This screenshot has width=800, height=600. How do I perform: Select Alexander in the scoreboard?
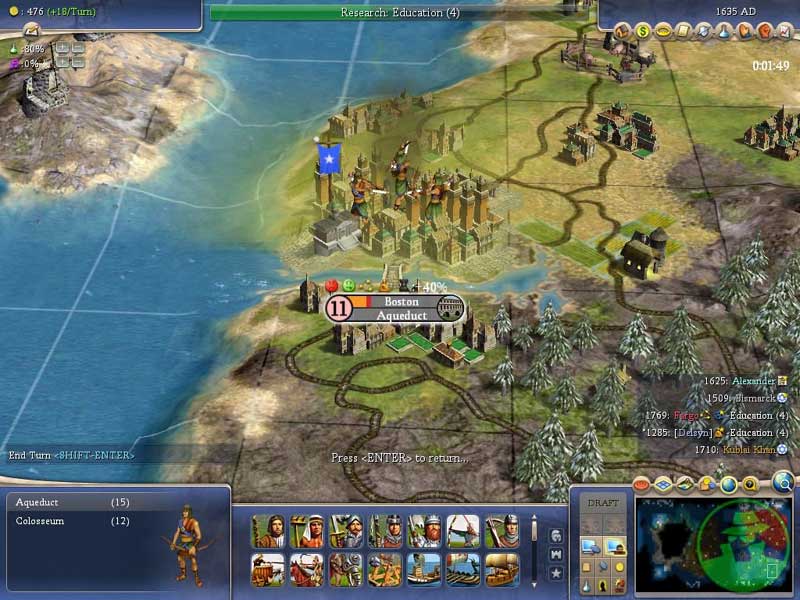753,381
